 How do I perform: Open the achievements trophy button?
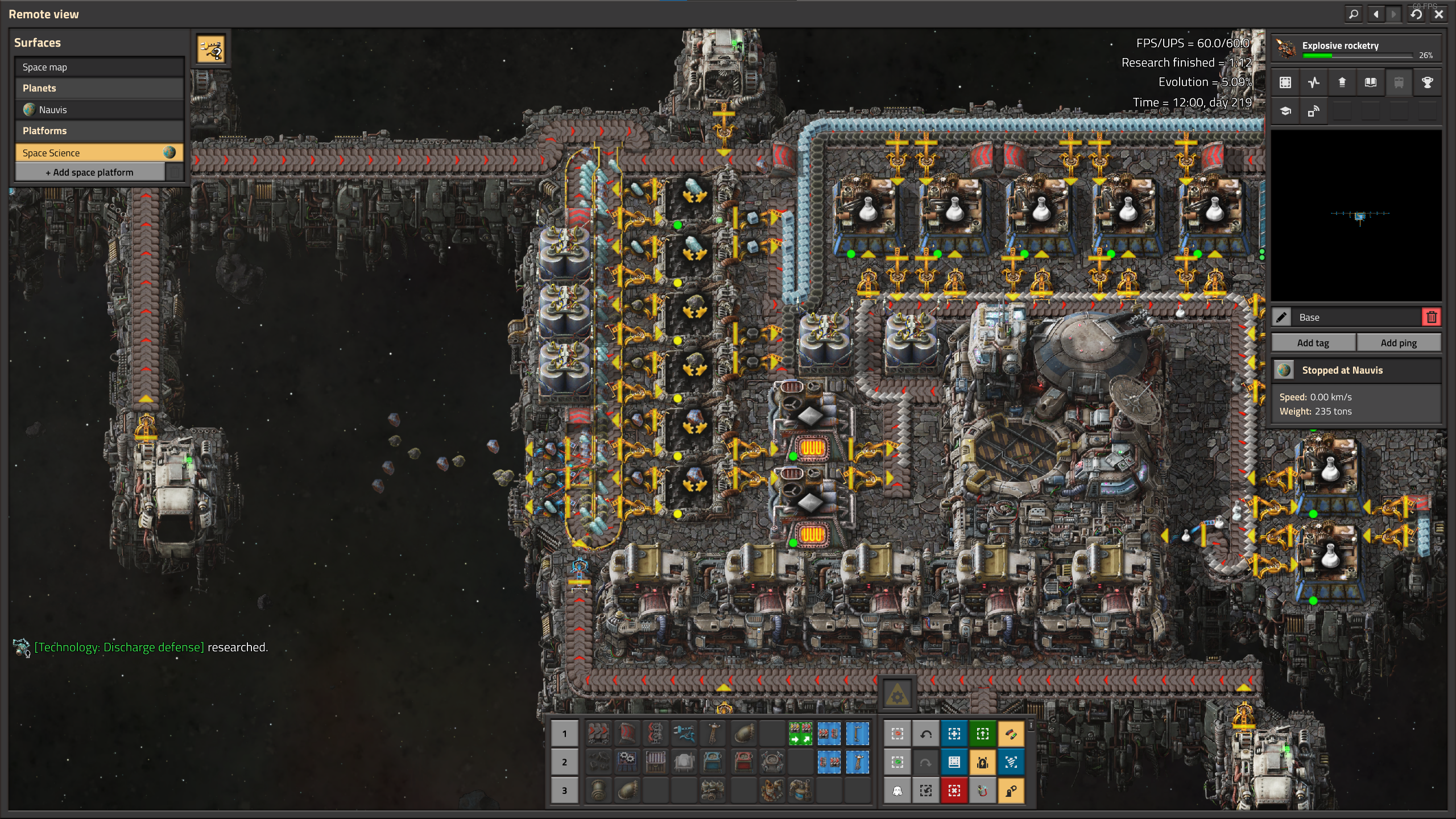[x=1427, y=82]
